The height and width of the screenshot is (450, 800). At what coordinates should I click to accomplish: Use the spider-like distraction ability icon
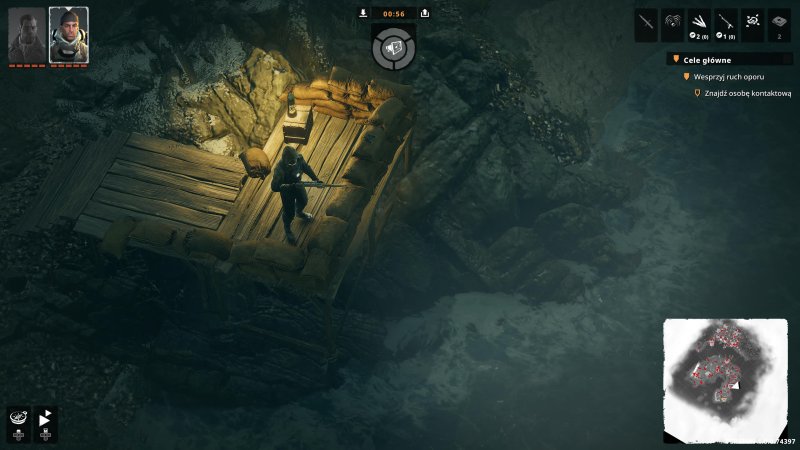[x=673, y=21]
